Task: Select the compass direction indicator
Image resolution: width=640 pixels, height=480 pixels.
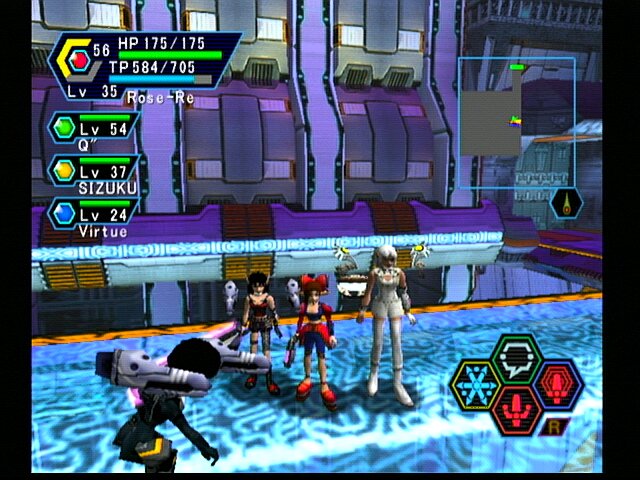Action: pos(565,203)
